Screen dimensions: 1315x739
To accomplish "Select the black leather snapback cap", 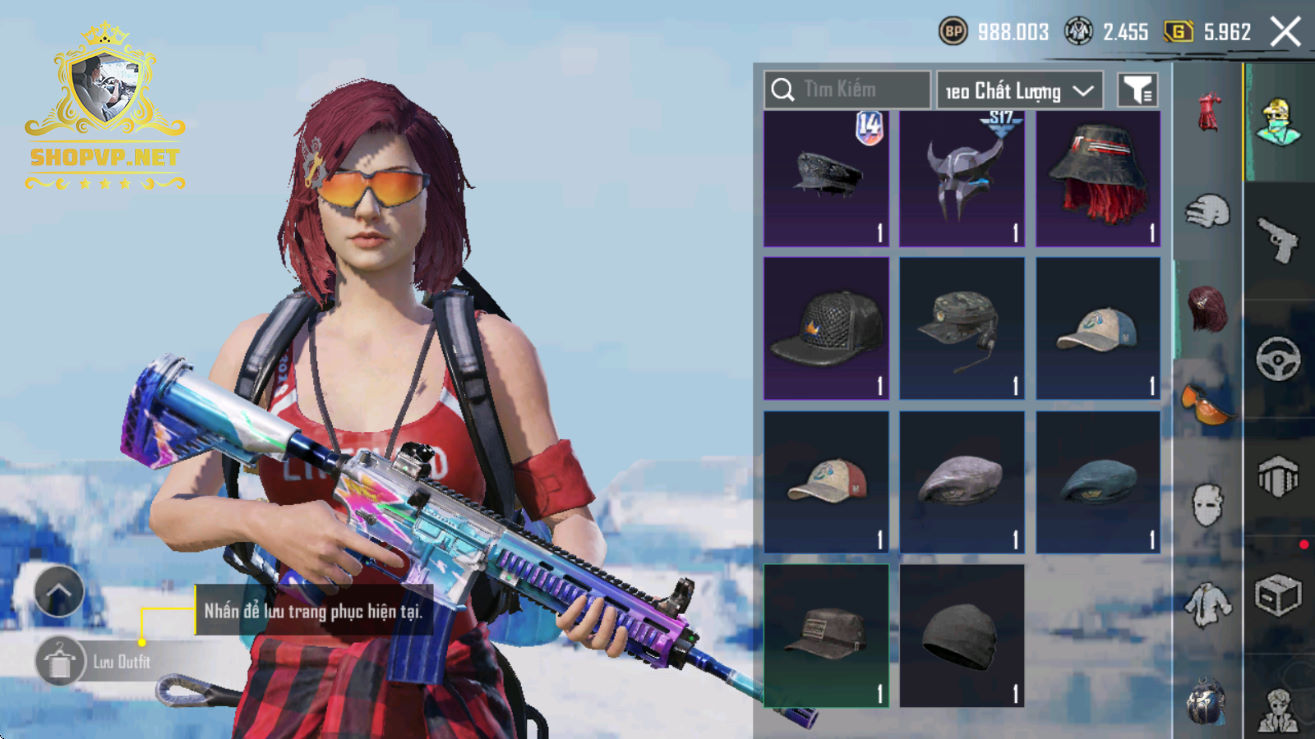I will tap(826, 328).
